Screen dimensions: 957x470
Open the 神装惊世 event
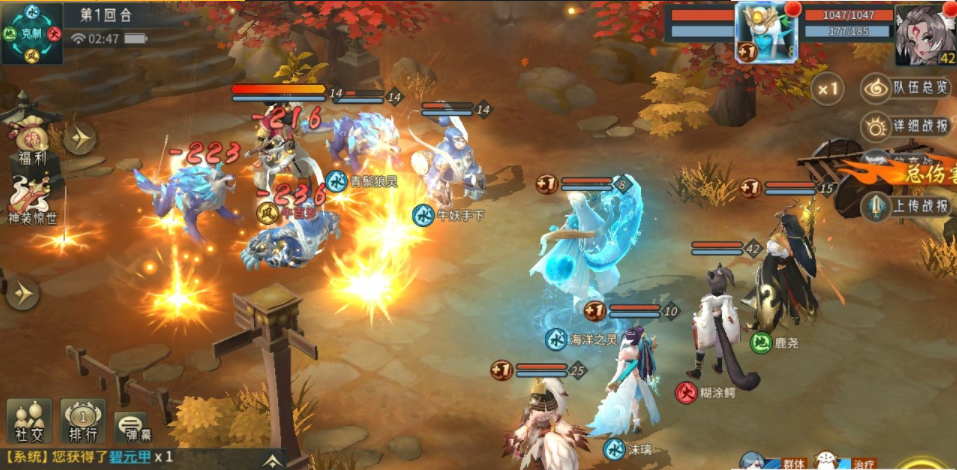click(28, 198)
